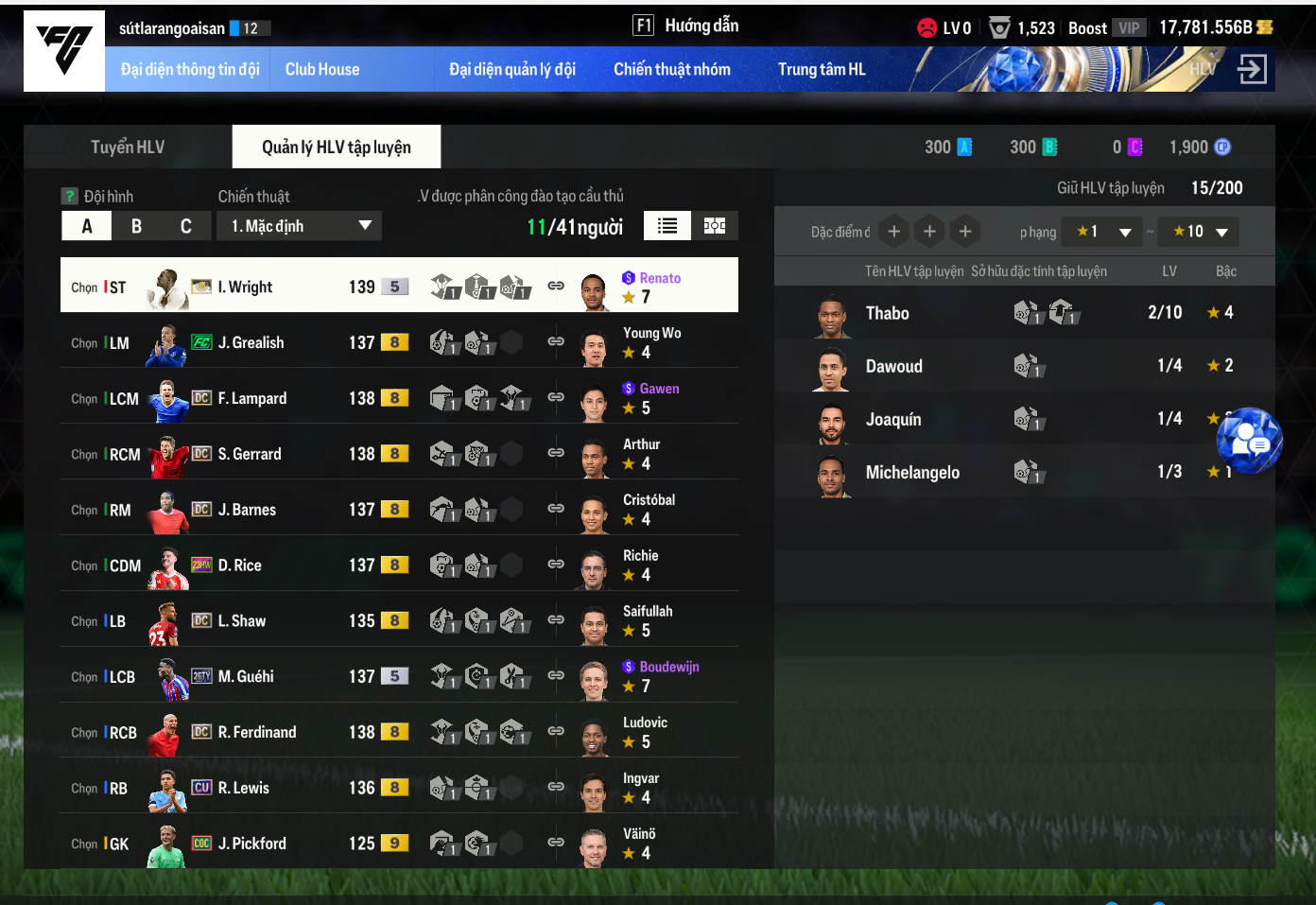
Task: Open the maximum star rank dropdown
Action: (1199, 232)
